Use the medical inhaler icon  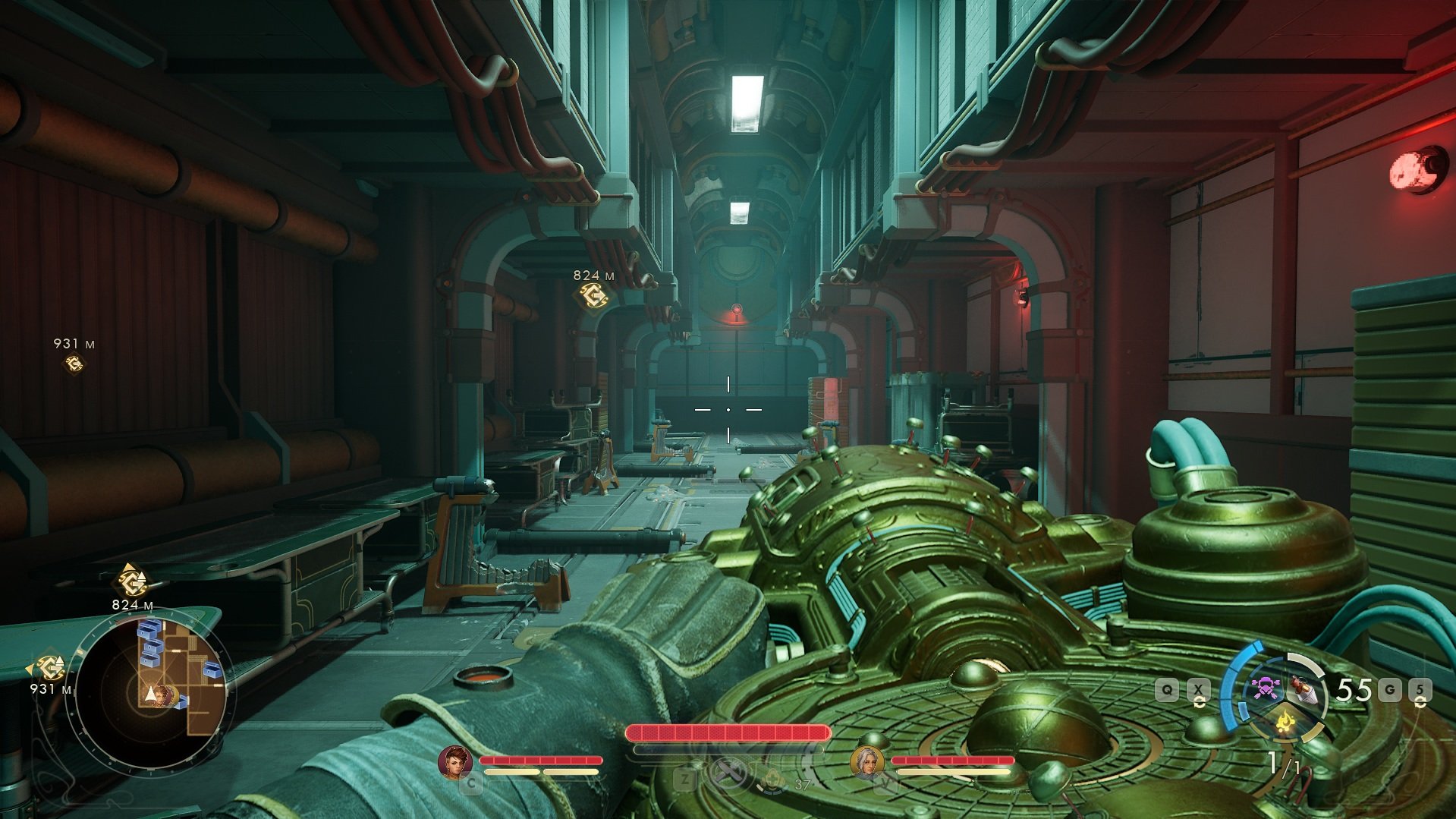pyautogui.click(x=774, y=780)
